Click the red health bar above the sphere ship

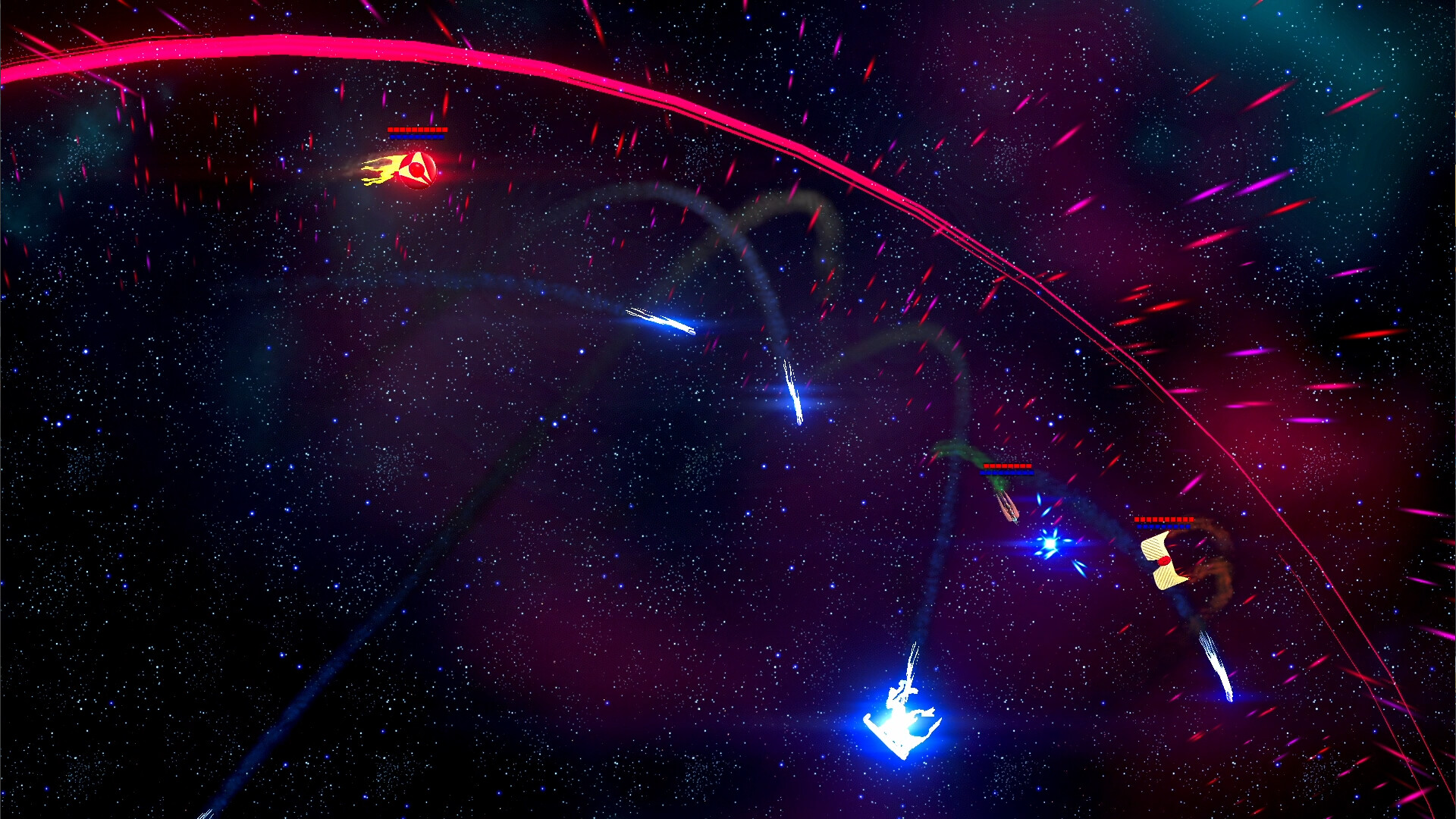point(417,130)
